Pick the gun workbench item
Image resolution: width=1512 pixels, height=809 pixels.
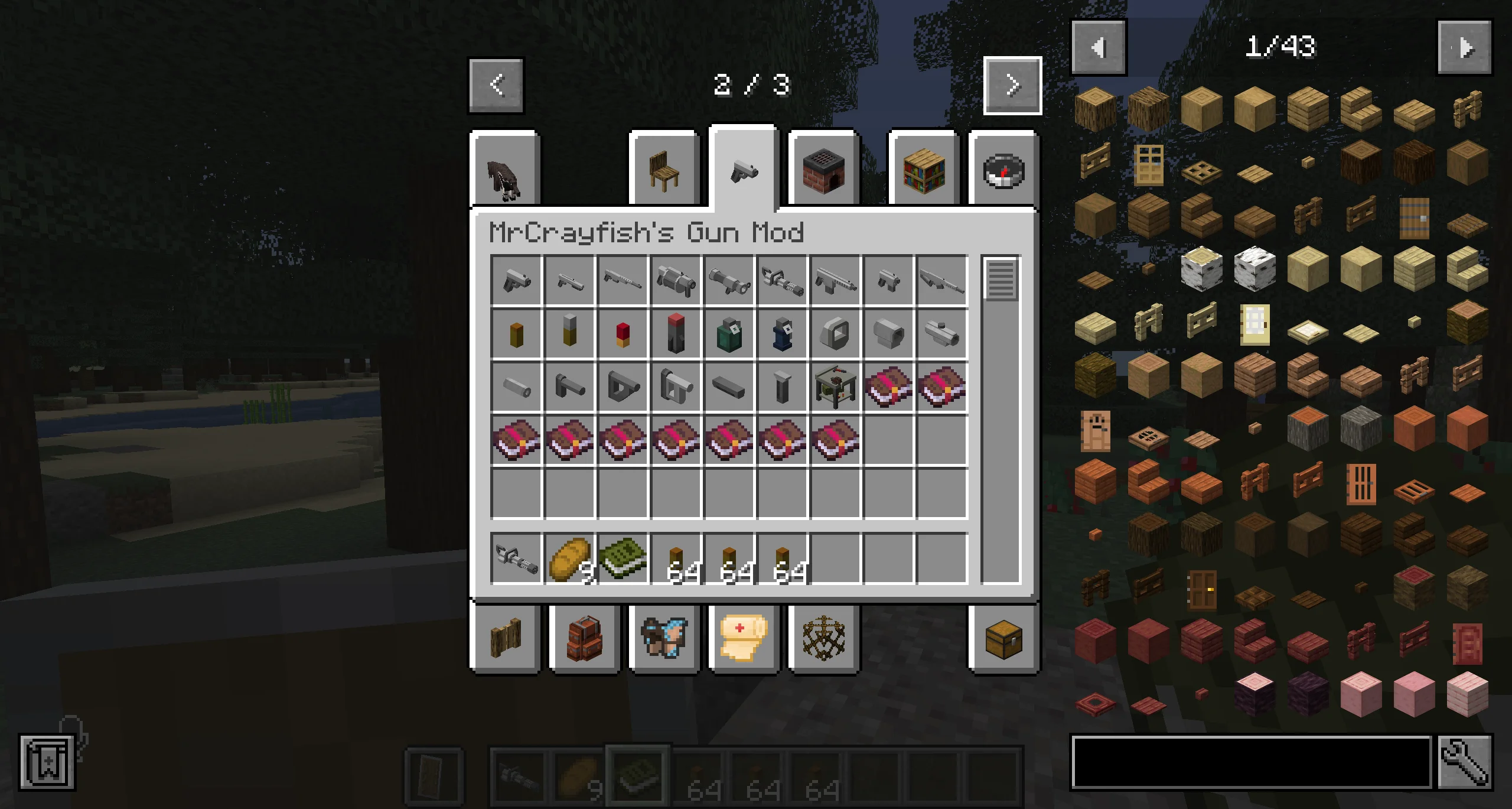(835, 386)
